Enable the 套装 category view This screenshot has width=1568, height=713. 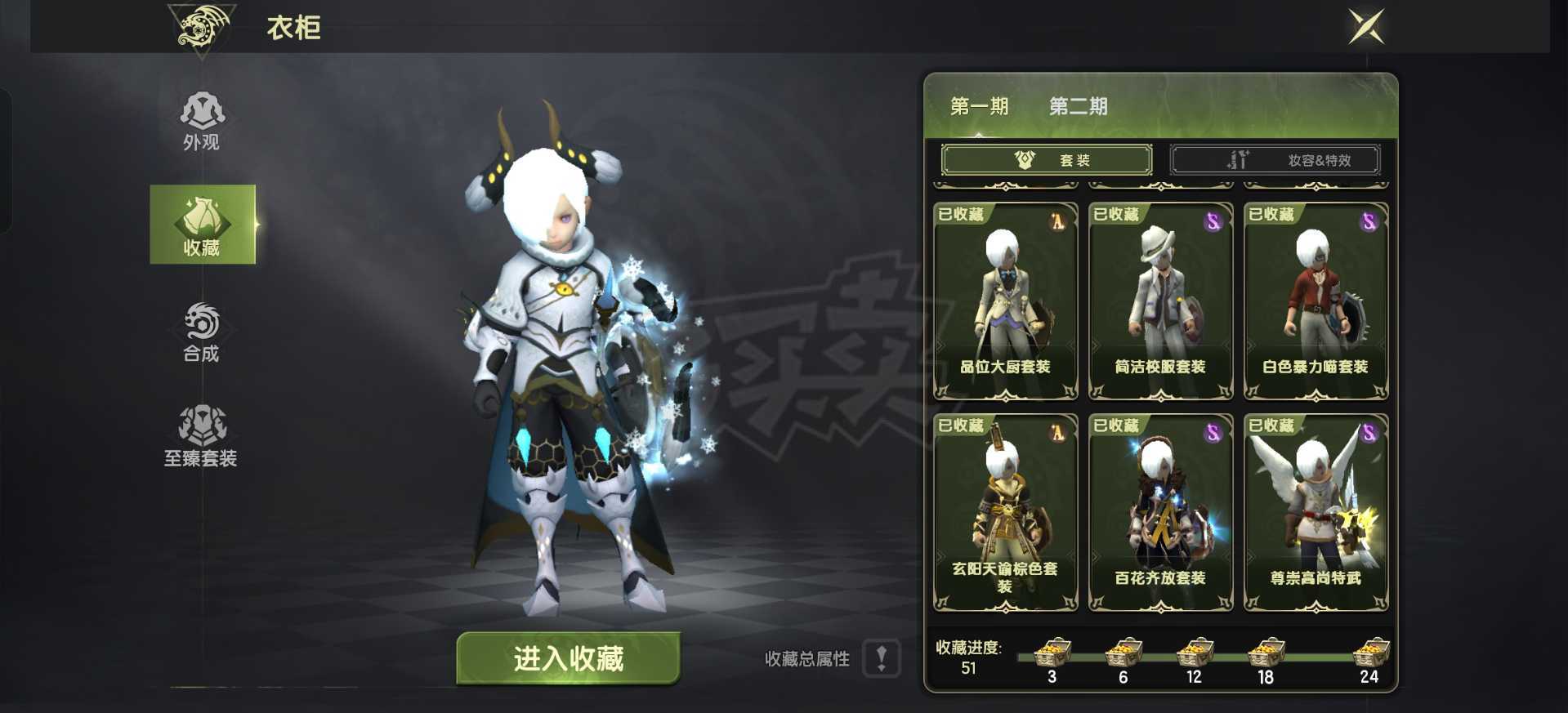click(1048, 159)
